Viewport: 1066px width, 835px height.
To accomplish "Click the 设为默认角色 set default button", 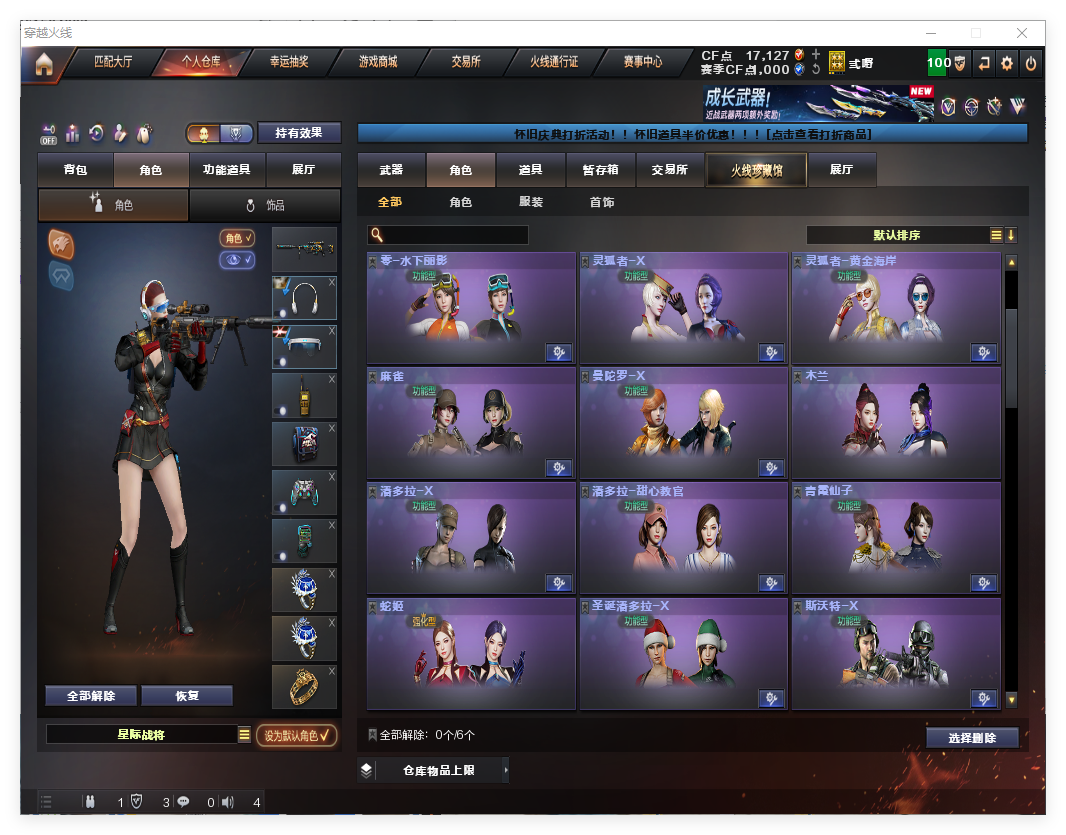I will coord(296,736).
